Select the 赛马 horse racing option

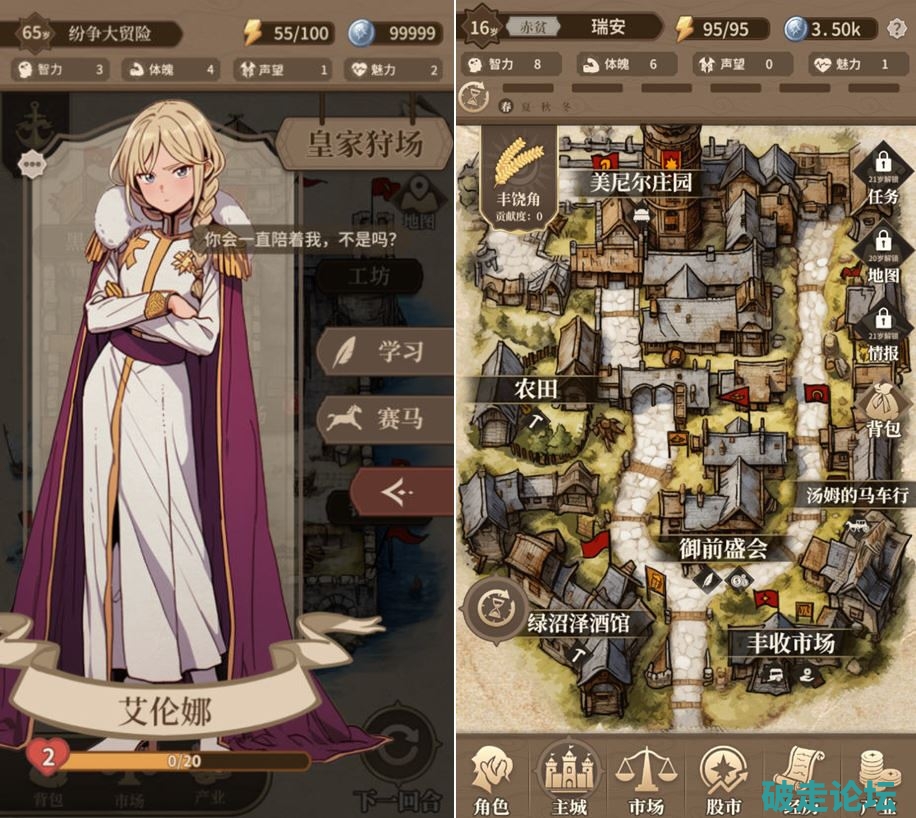(x=384, y=418)
